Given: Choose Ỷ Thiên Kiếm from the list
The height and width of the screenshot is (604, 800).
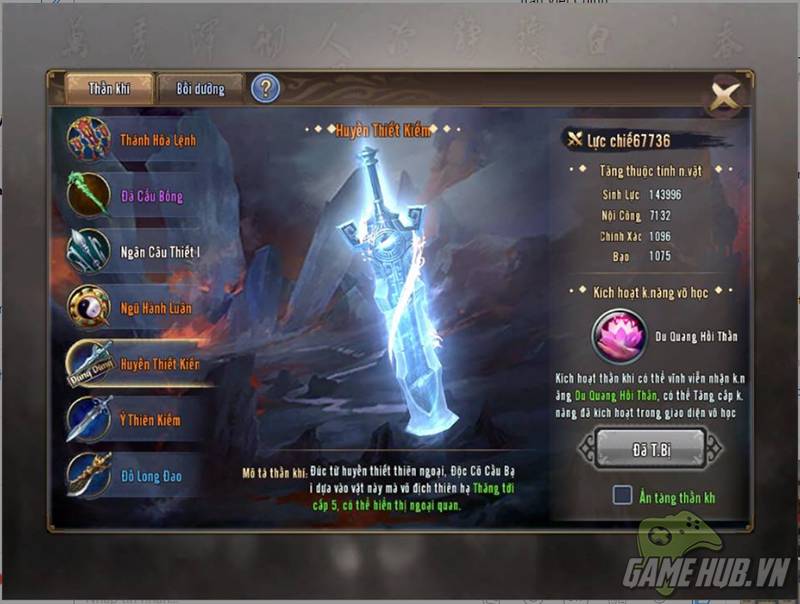Looking at the screenshot, I should pos(130,420).
